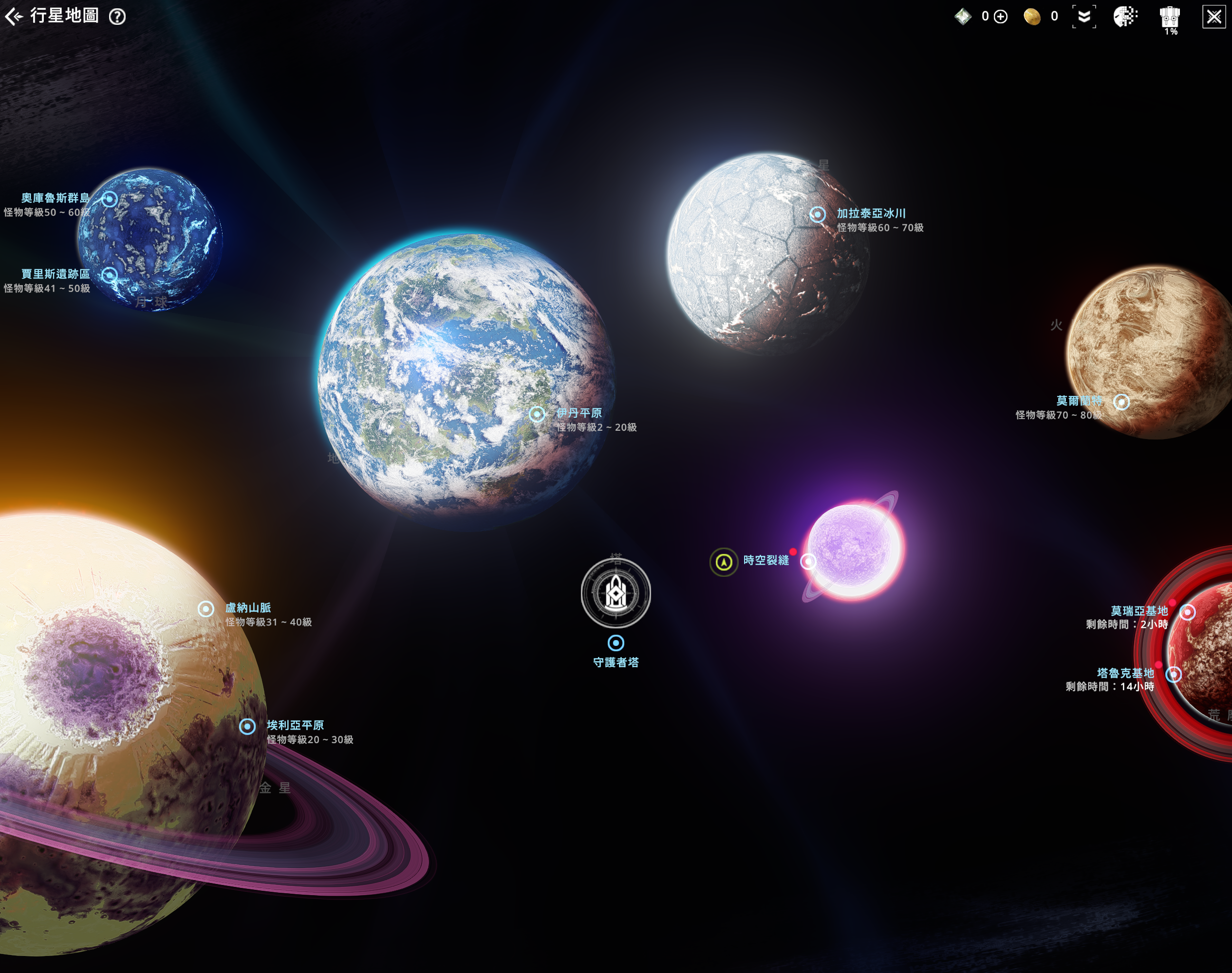Viewport: 1232px width, 973px height.
Task: Travel to 伊丹平原 marker
Action: (537, 414)
